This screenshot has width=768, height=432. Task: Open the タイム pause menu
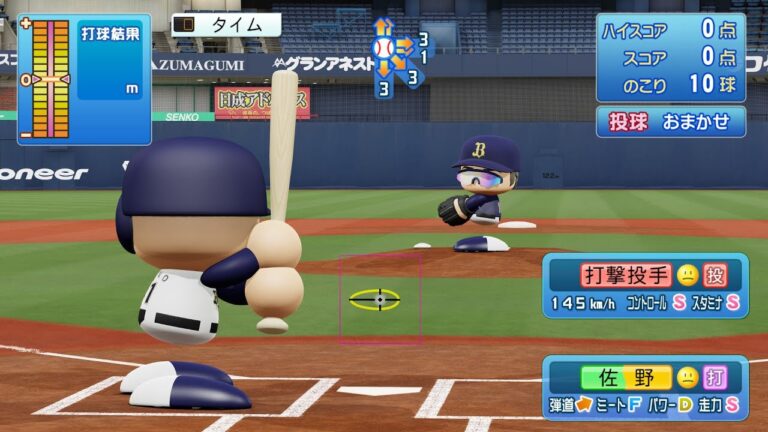pyautogui.click(x=226, y=24)
